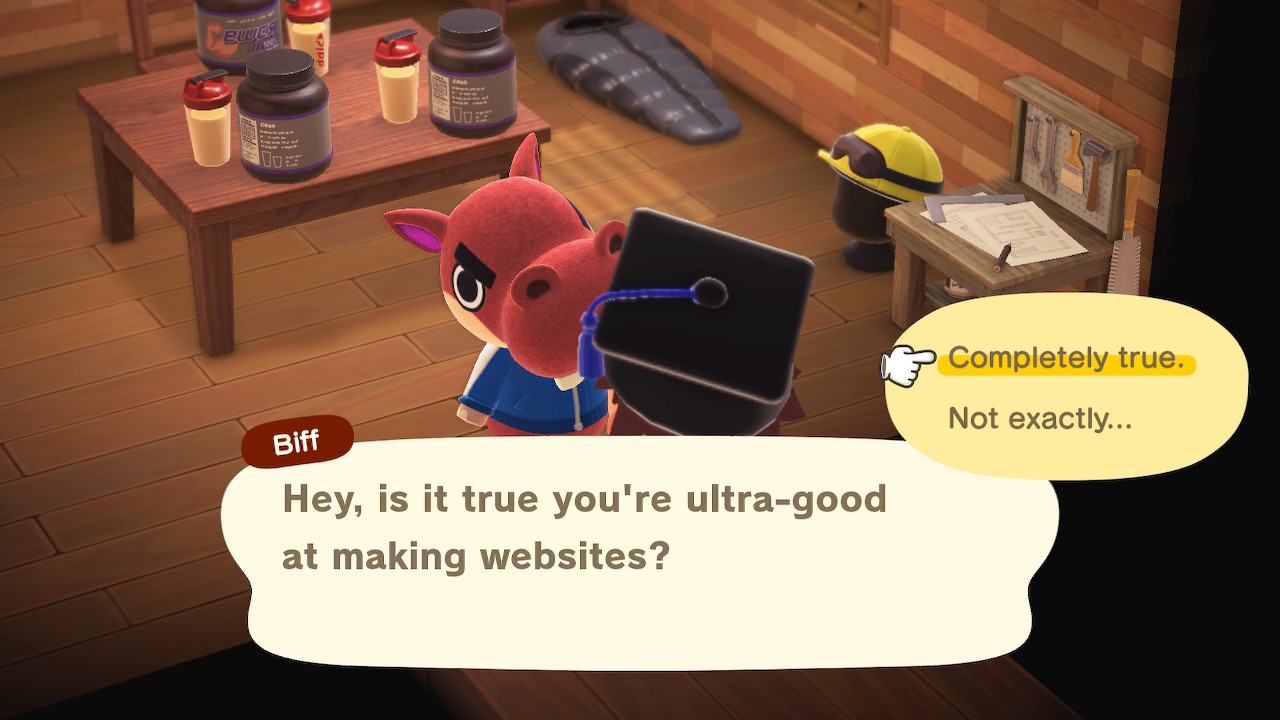Choose the "Completely true." reply
This screenshot has width=1280, height=720.
[1066, 359]
